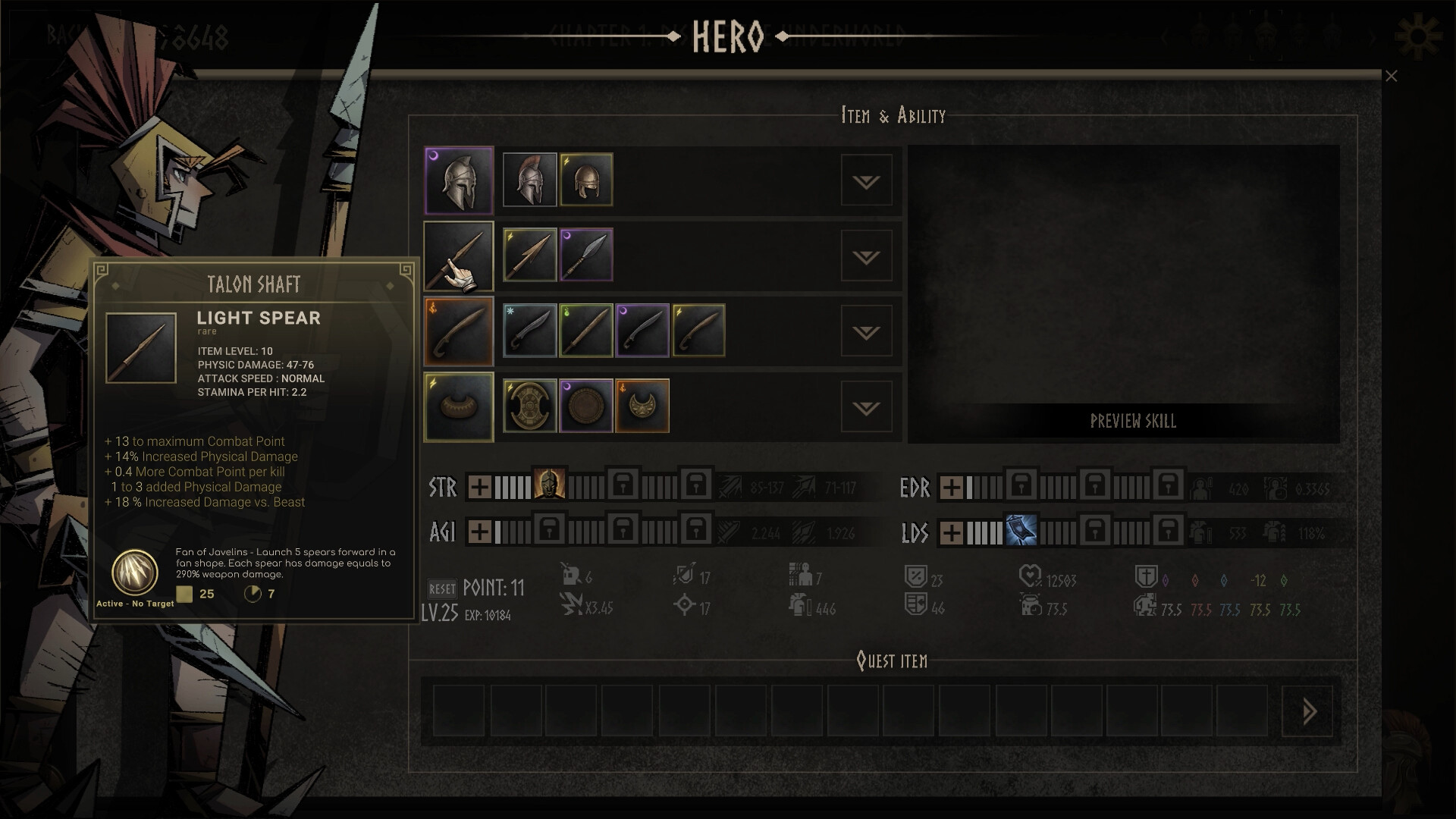Open the Quest Item arrow on the right
Image resolution: width=1456 pixels, height=819 pixels.
point(1307,711)
